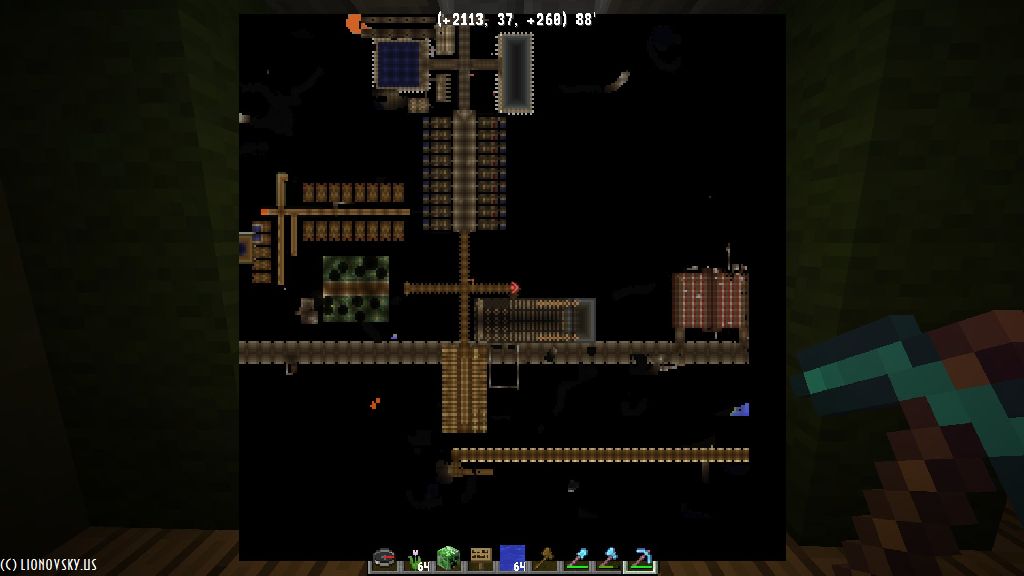Select the diamond pickaxe hotbar slot
The image size is (1024, 576).
(x=640, y=558)
